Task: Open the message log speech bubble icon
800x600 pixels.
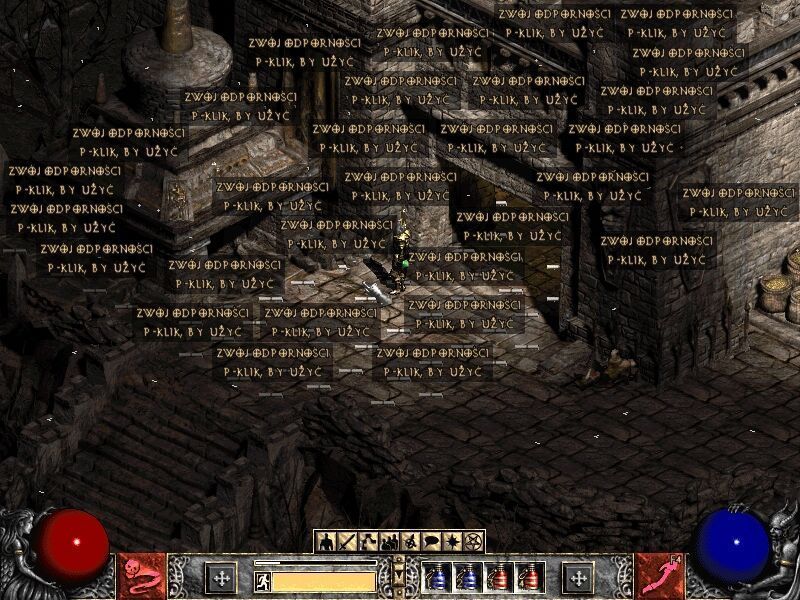Action: click(431, 541)
